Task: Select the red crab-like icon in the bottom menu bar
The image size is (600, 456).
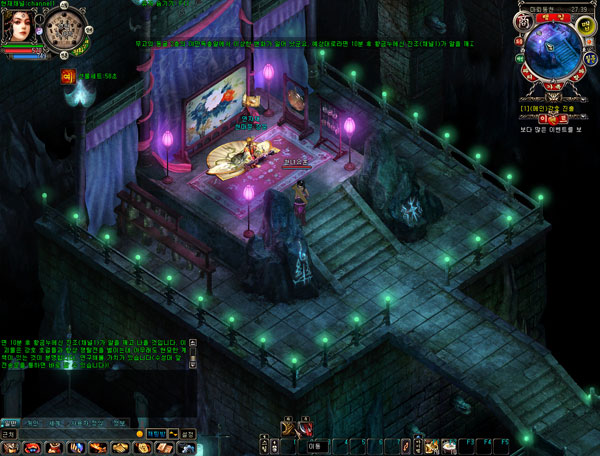Action: pos(33,447)
